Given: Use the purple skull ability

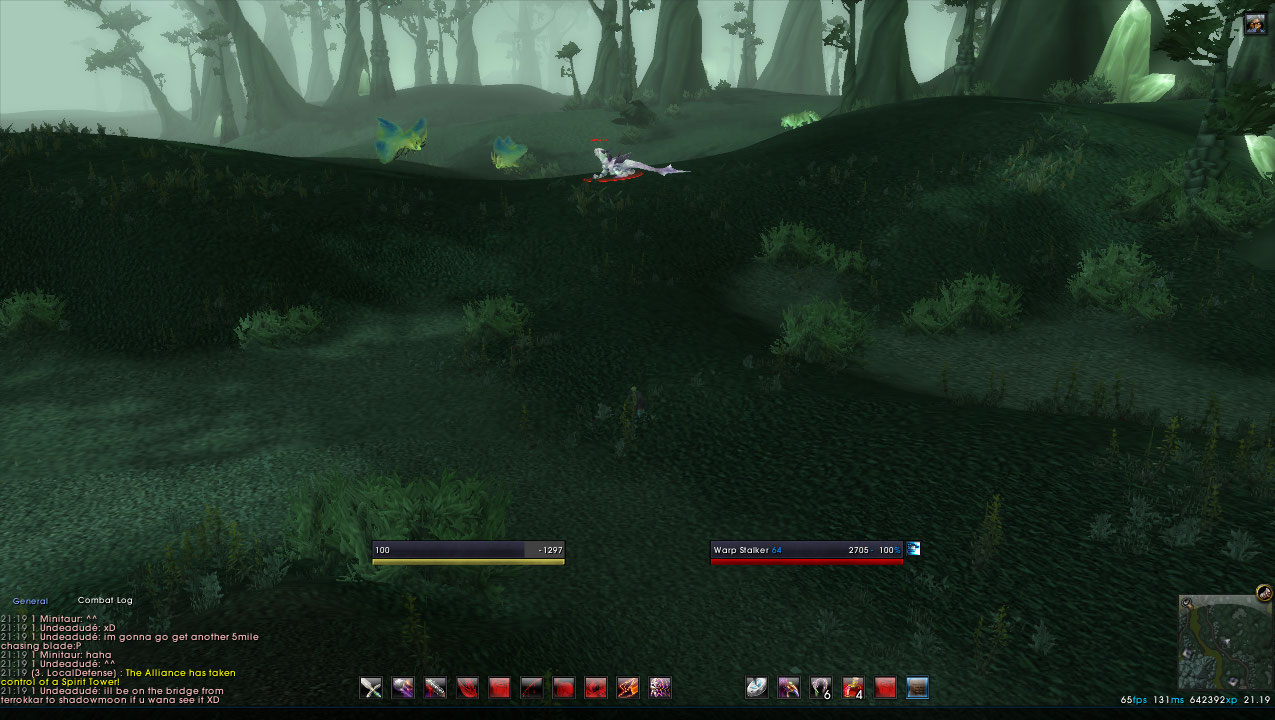Looking at the screenshot, I should [660, 687].
